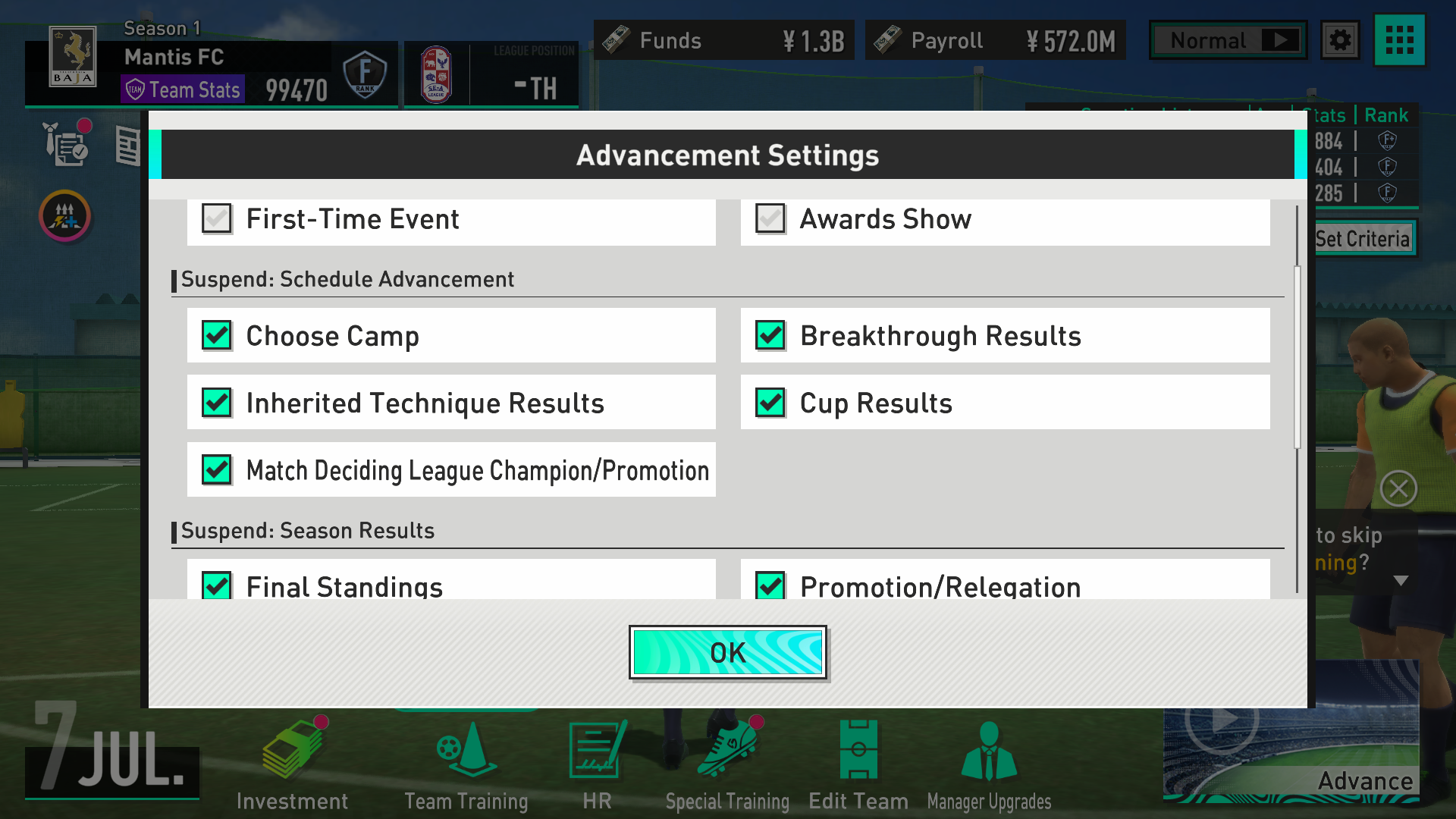Viewport: 1456px width, 819px height.
Task: Toggle the Awards Show checkbox
Action: (770, 219)
